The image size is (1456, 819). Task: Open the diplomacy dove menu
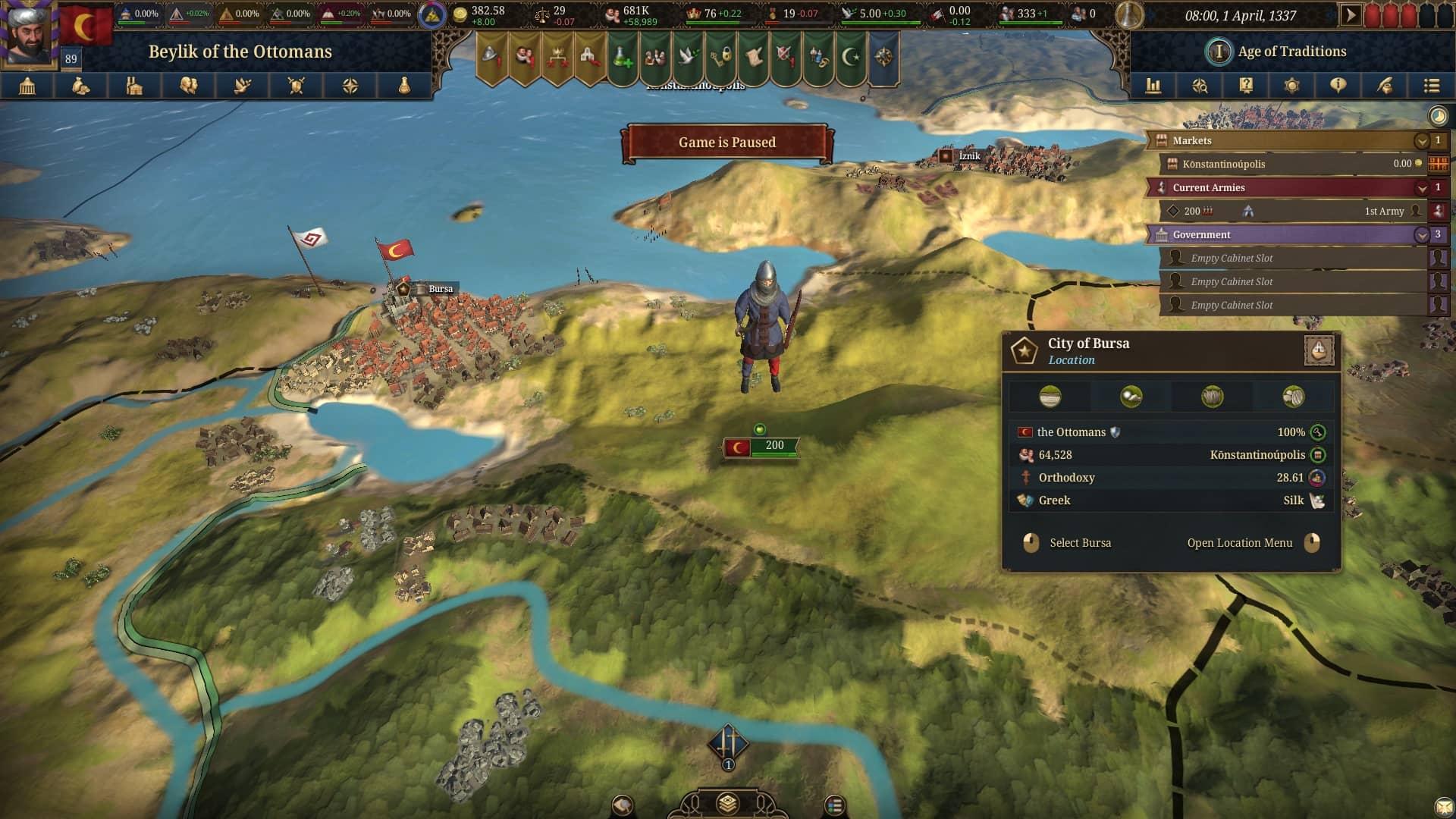point(243,86)
